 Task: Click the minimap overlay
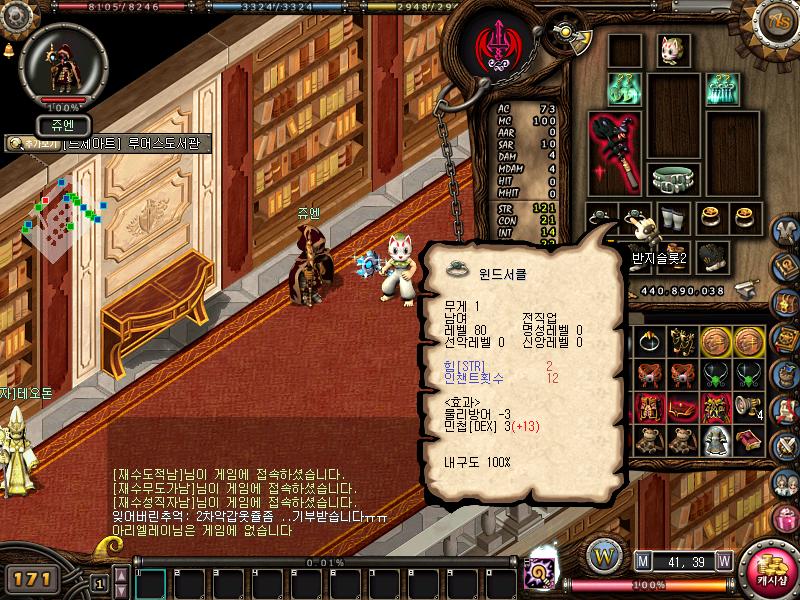[x=65, y=212]
